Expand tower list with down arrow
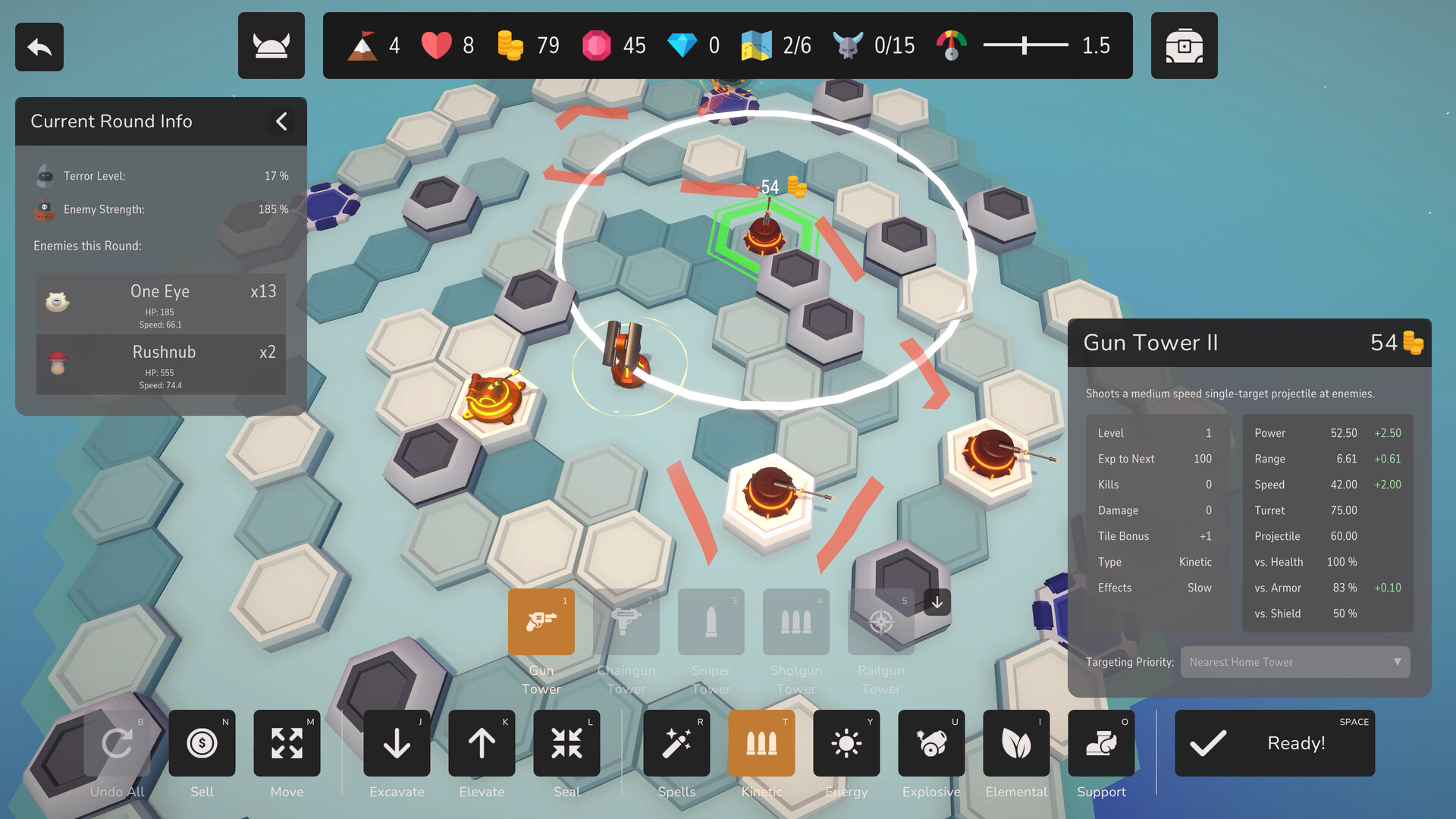Image resolution: width=1456 pixels, height=819 pixels. click(x=937, y=602)
